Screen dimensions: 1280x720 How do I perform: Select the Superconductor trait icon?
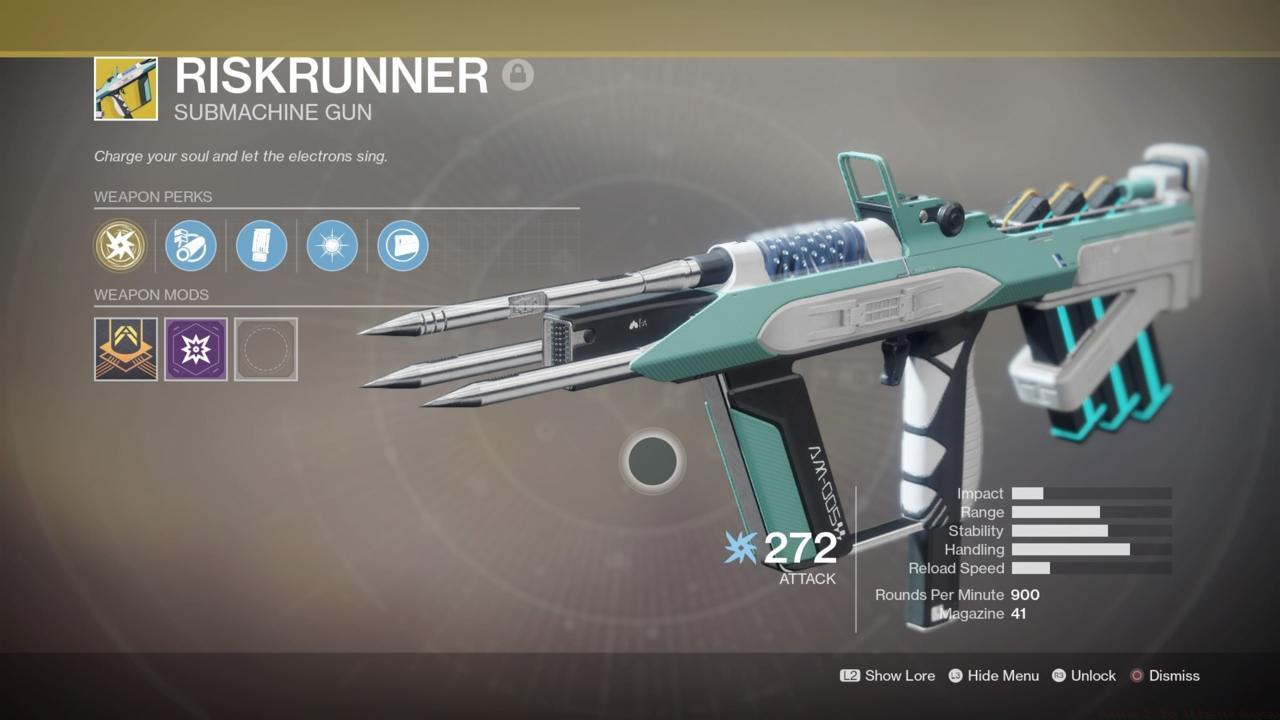331,246
